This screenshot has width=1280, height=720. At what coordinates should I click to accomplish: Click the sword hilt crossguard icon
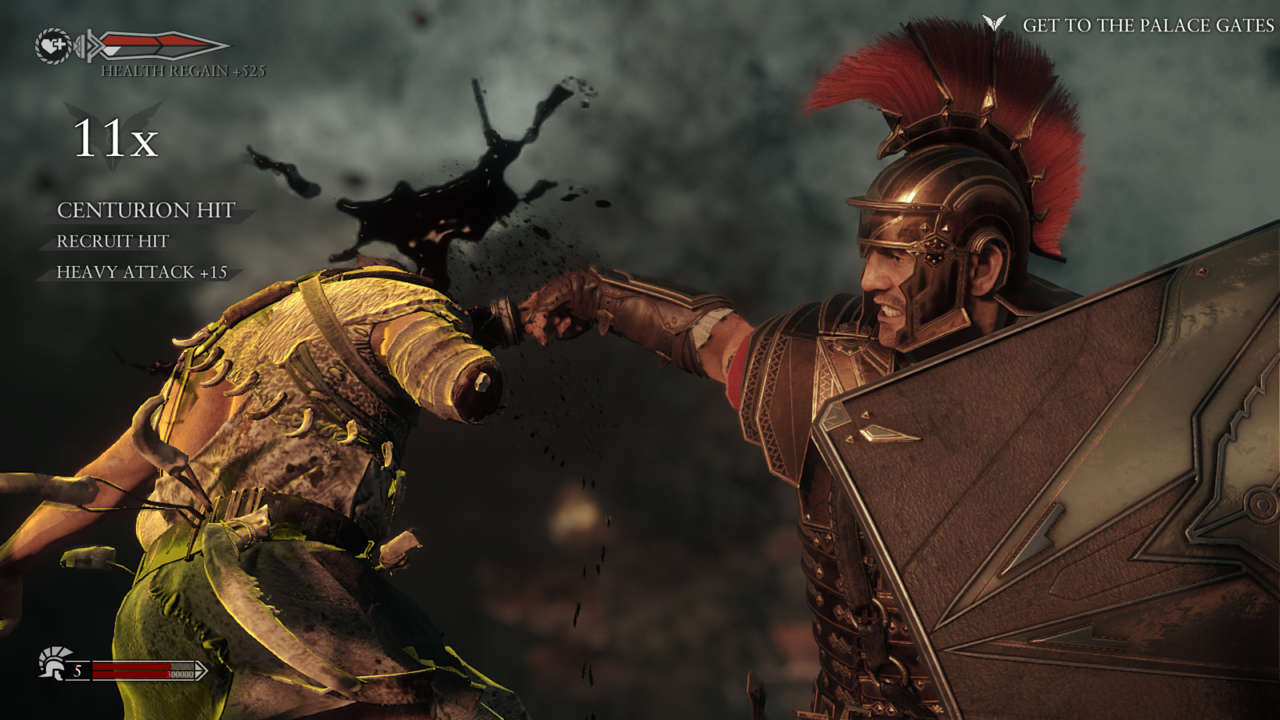click(x=89, y=45)
